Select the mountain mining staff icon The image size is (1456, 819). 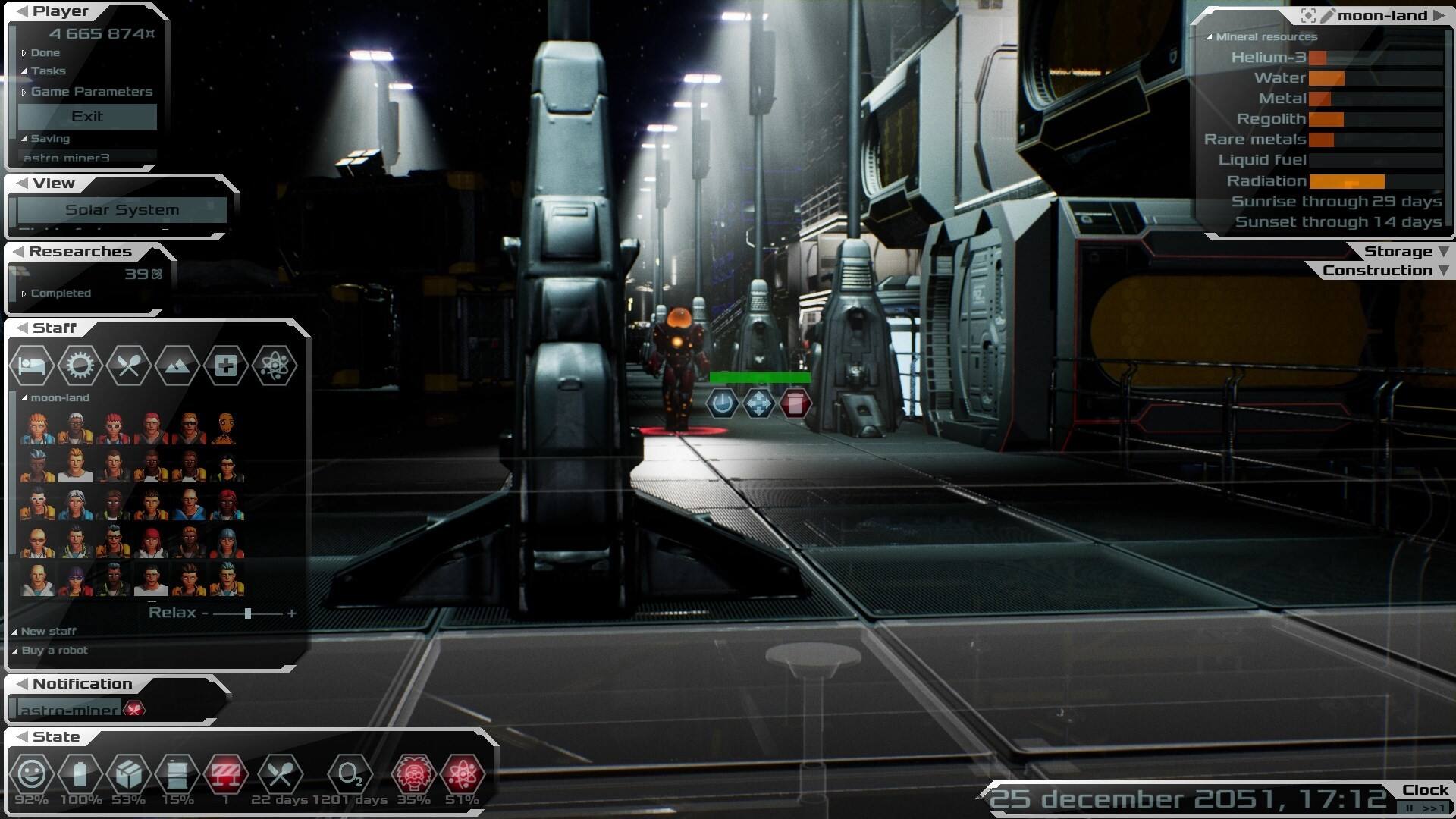tap(177, 366)
